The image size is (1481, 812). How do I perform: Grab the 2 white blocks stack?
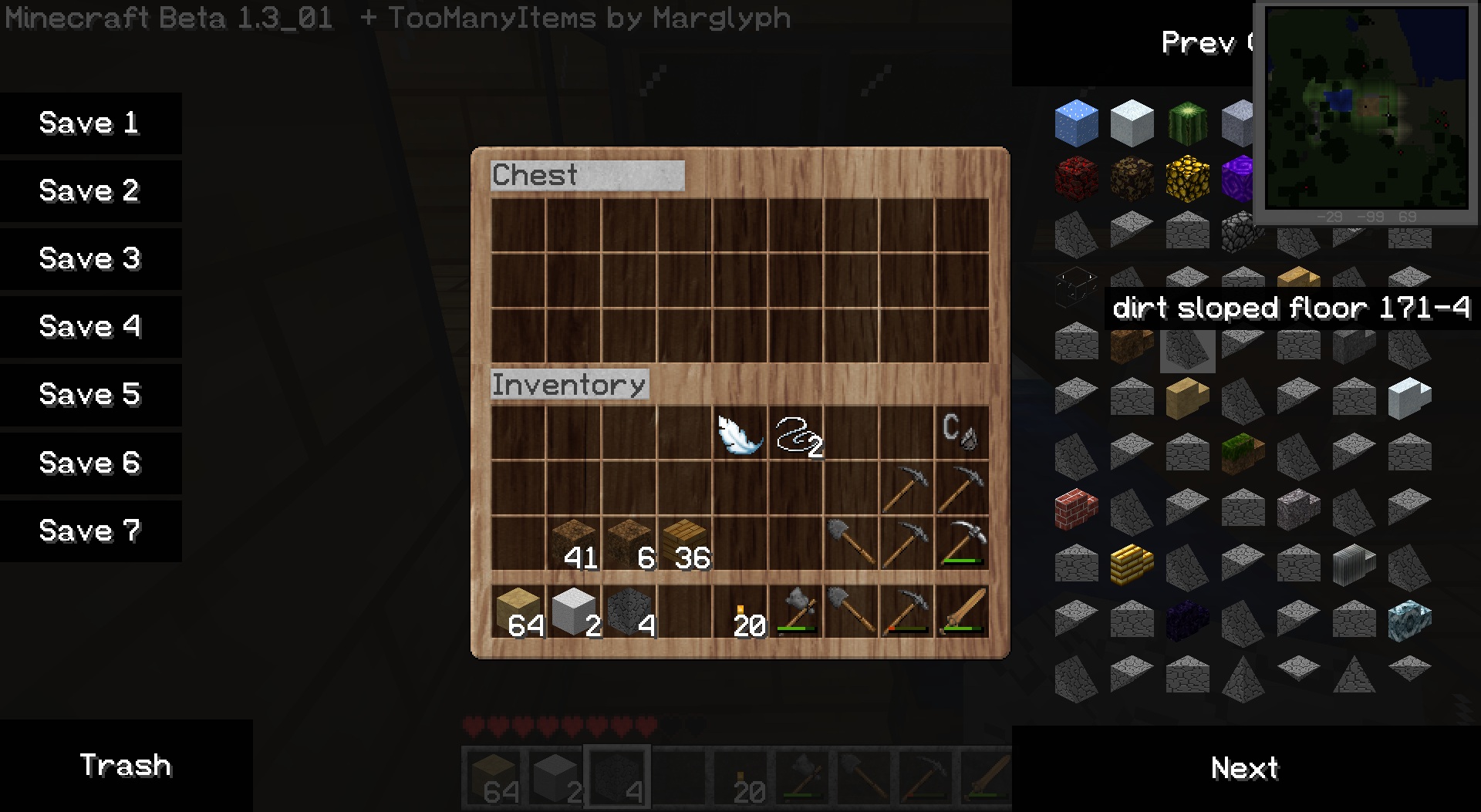(574, 612)
